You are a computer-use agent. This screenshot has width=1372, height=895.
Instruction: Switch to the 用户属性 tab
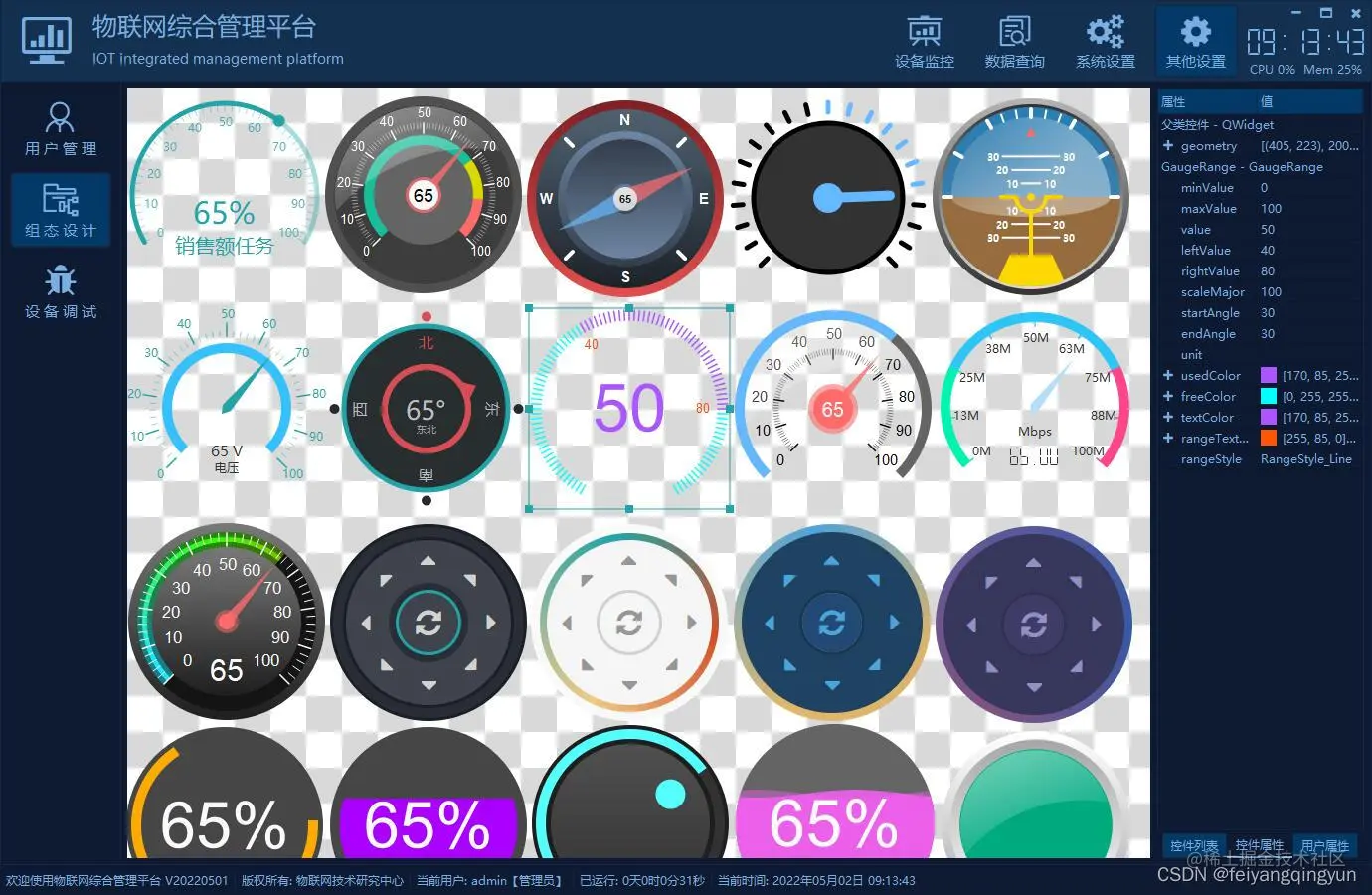pyautogui.click(x=1325, y=845)
